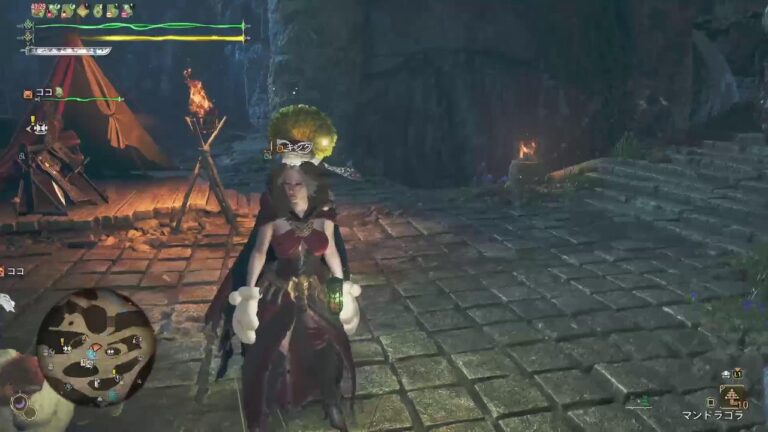The width and height of the screenshot is (768, 432).
Task: Click the weapon sharpness gauge
Action: pyautogui.click(x=68, y=51)
